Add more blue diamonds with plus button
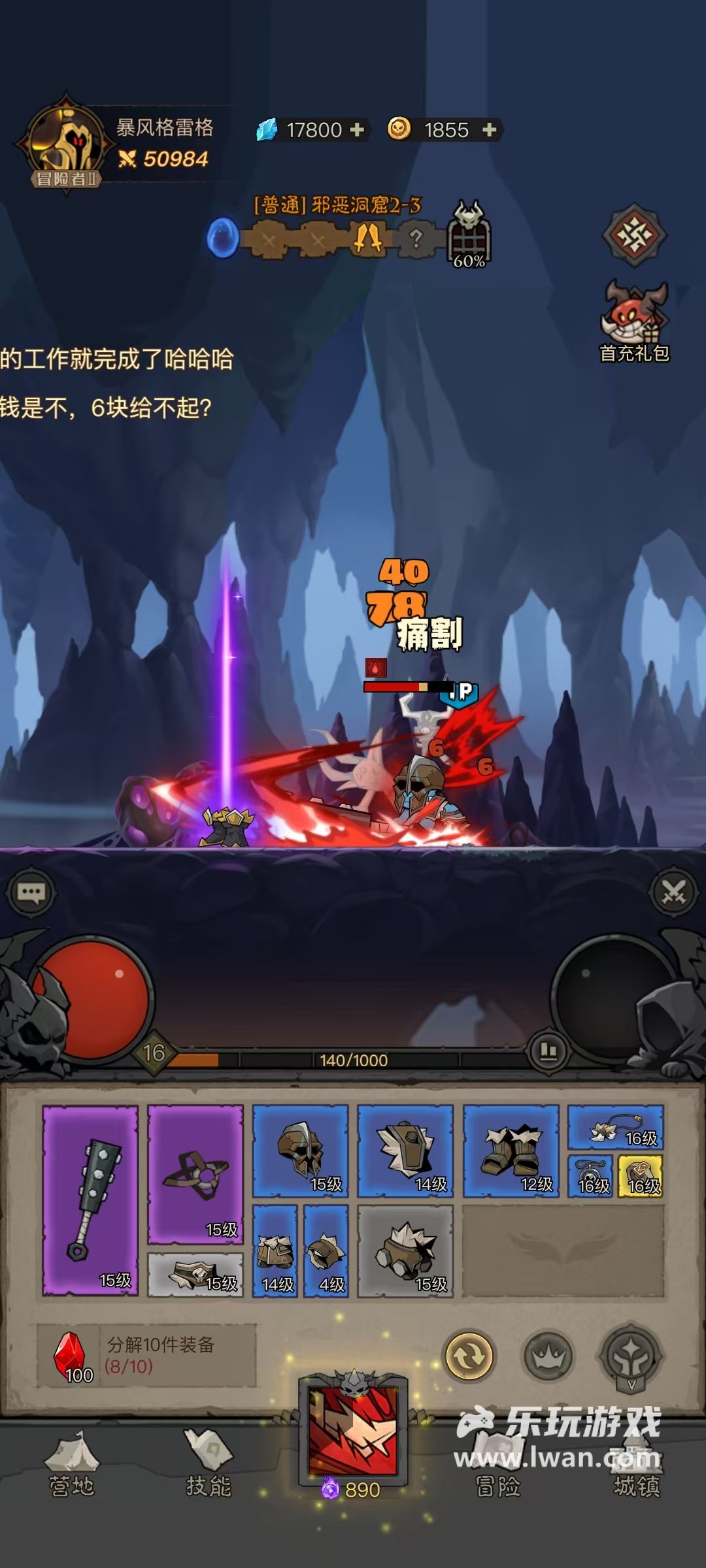The image size is (706, 1568). [x=357, y=129]
